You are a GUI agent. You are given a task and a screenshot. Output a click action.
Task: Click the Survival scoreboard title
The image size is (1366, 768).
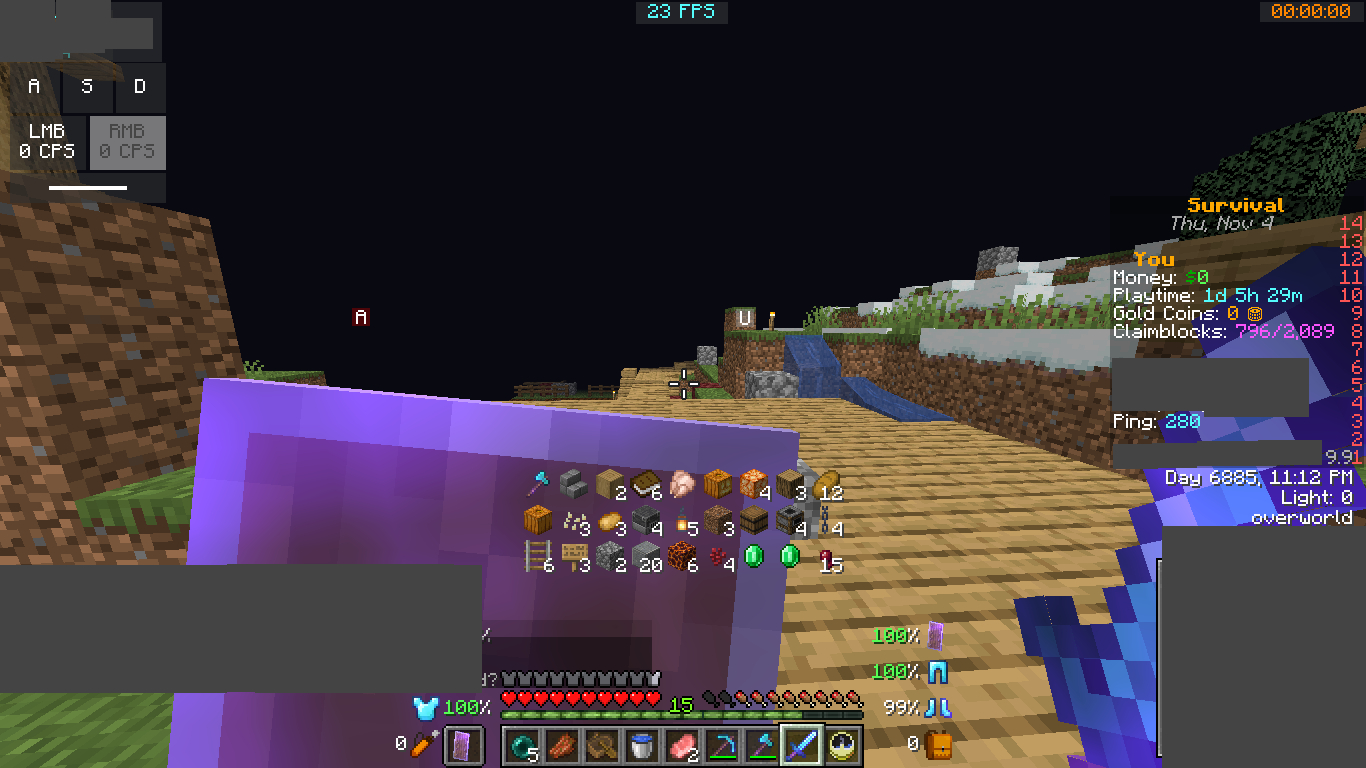point(1236,204)
